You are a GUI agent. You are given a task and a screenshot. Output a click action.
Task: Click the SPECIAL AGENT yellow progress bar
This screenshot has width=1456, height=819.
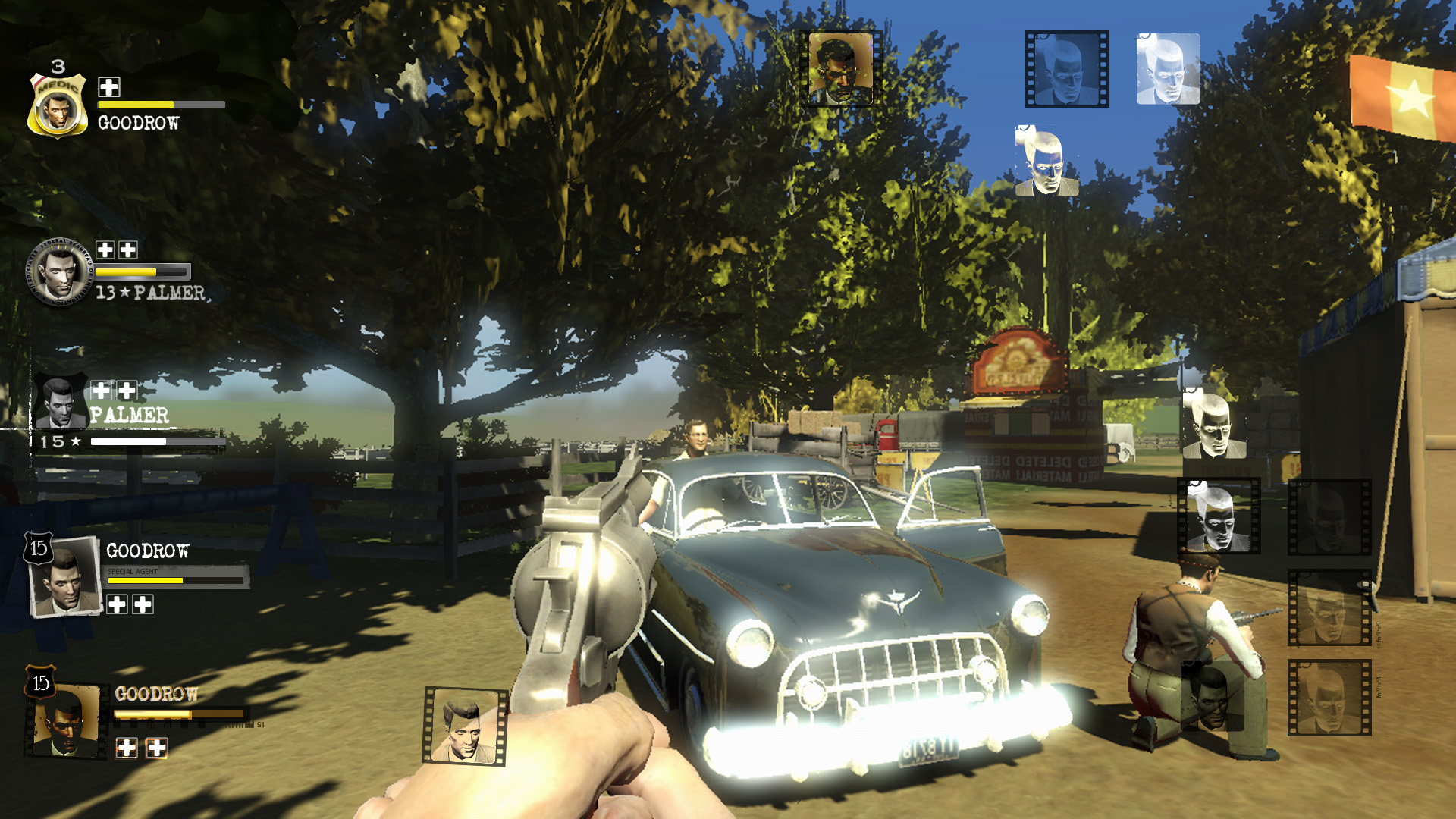pos(144,579)
